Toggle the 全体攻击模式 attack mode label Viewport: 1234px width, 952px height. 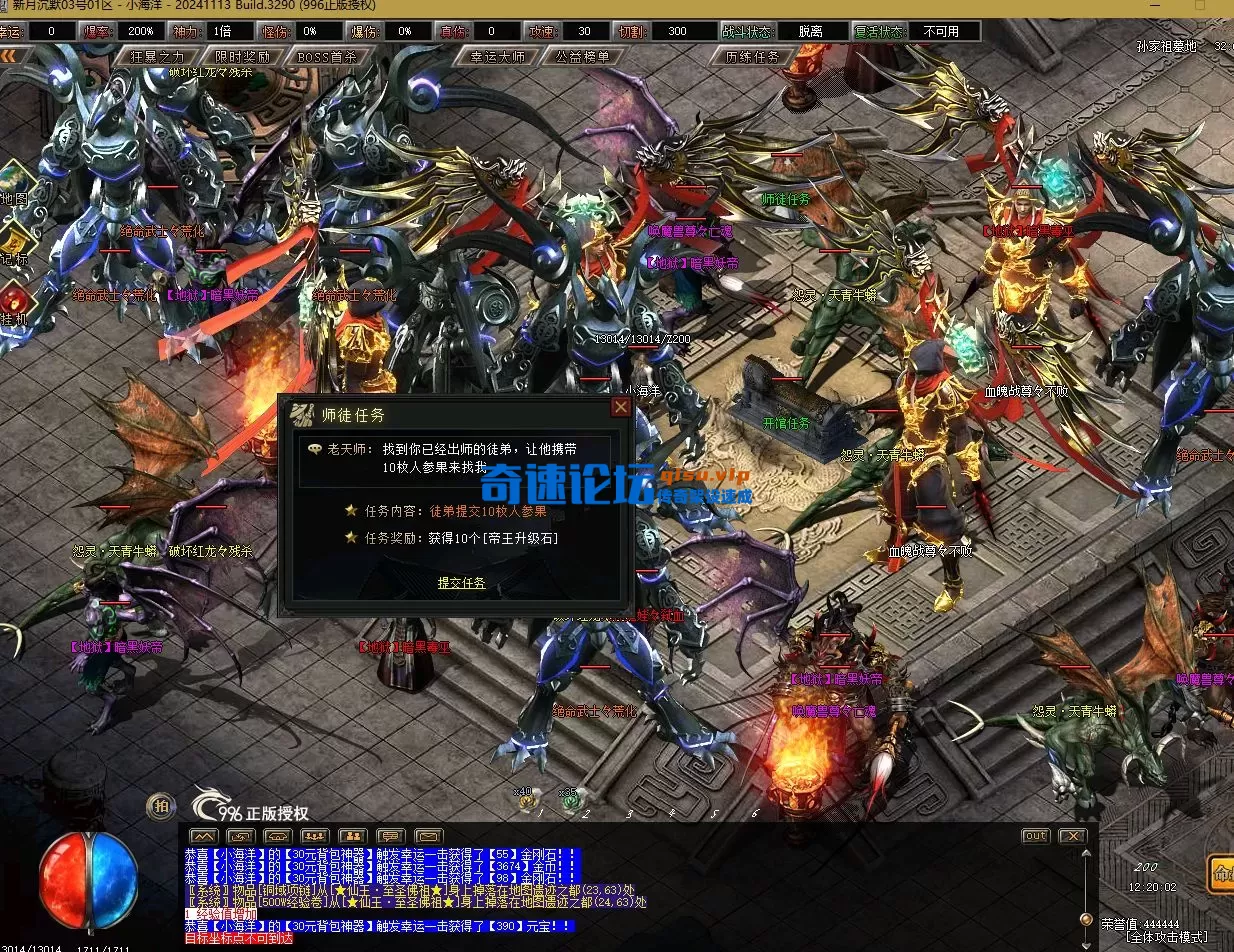(1166, 939)
